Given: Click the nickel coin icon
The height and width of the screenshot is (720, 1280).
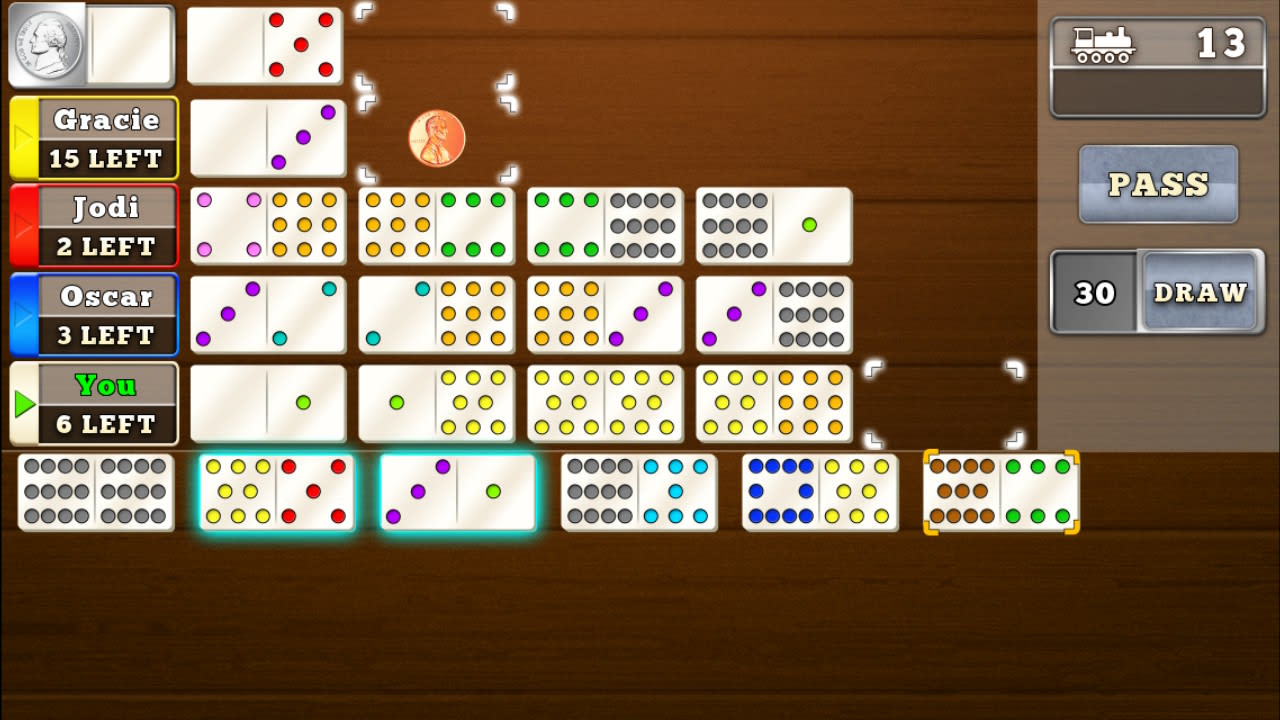Looking at the screenshot, I should [48, 45].
